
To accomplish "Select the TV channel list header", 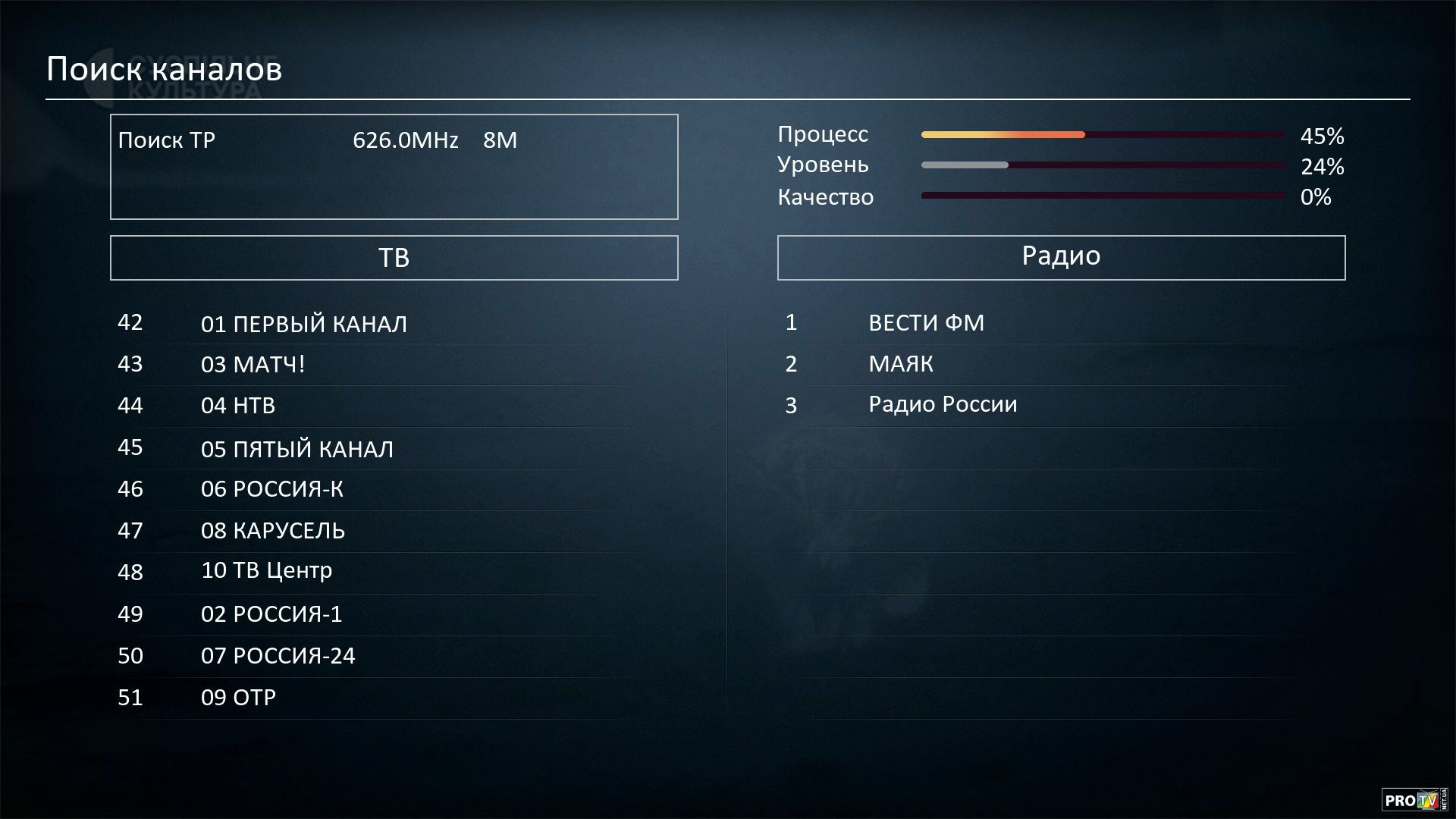I will 394,258.
